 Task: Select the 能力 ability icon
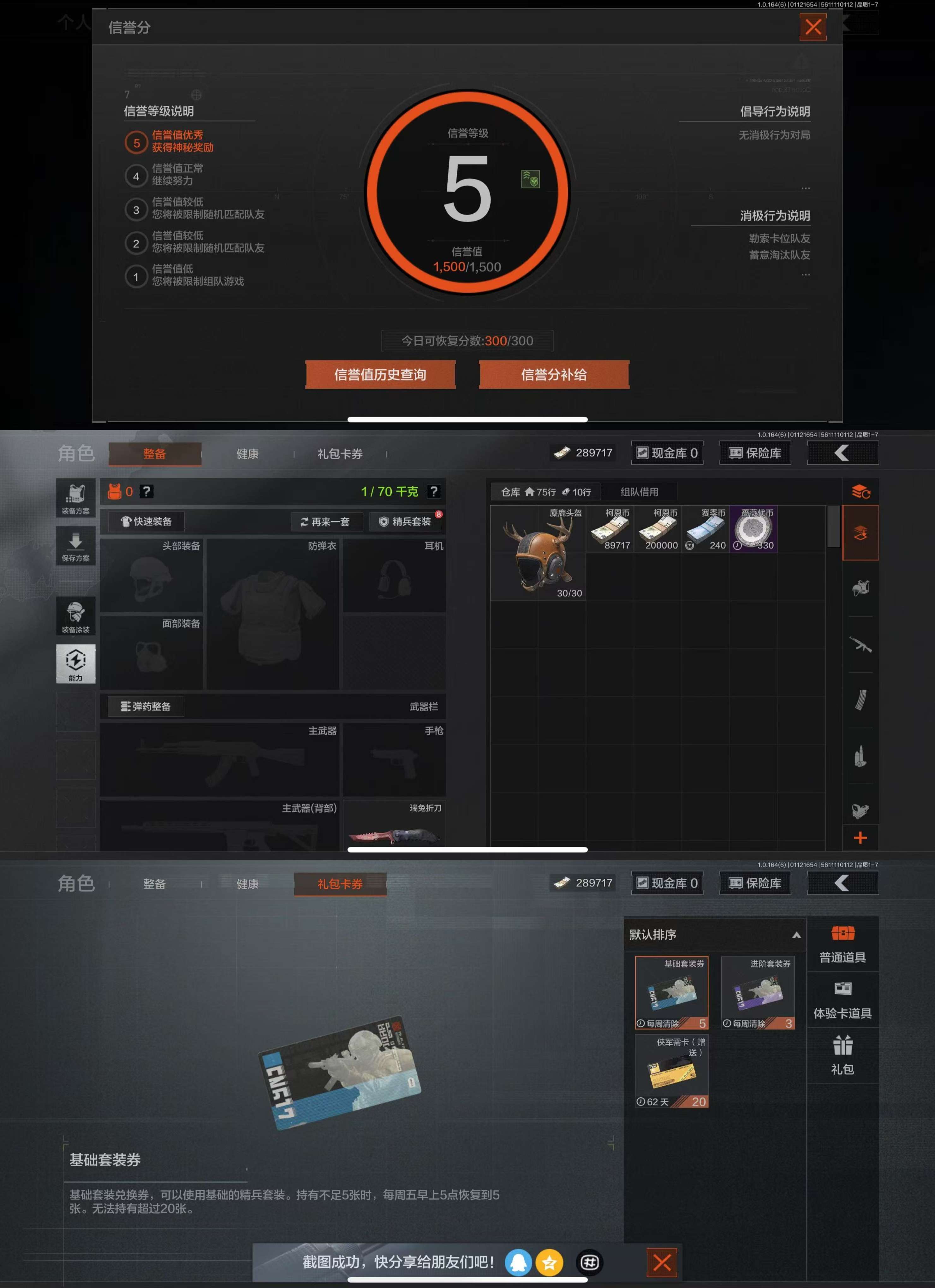click(75, 663)
